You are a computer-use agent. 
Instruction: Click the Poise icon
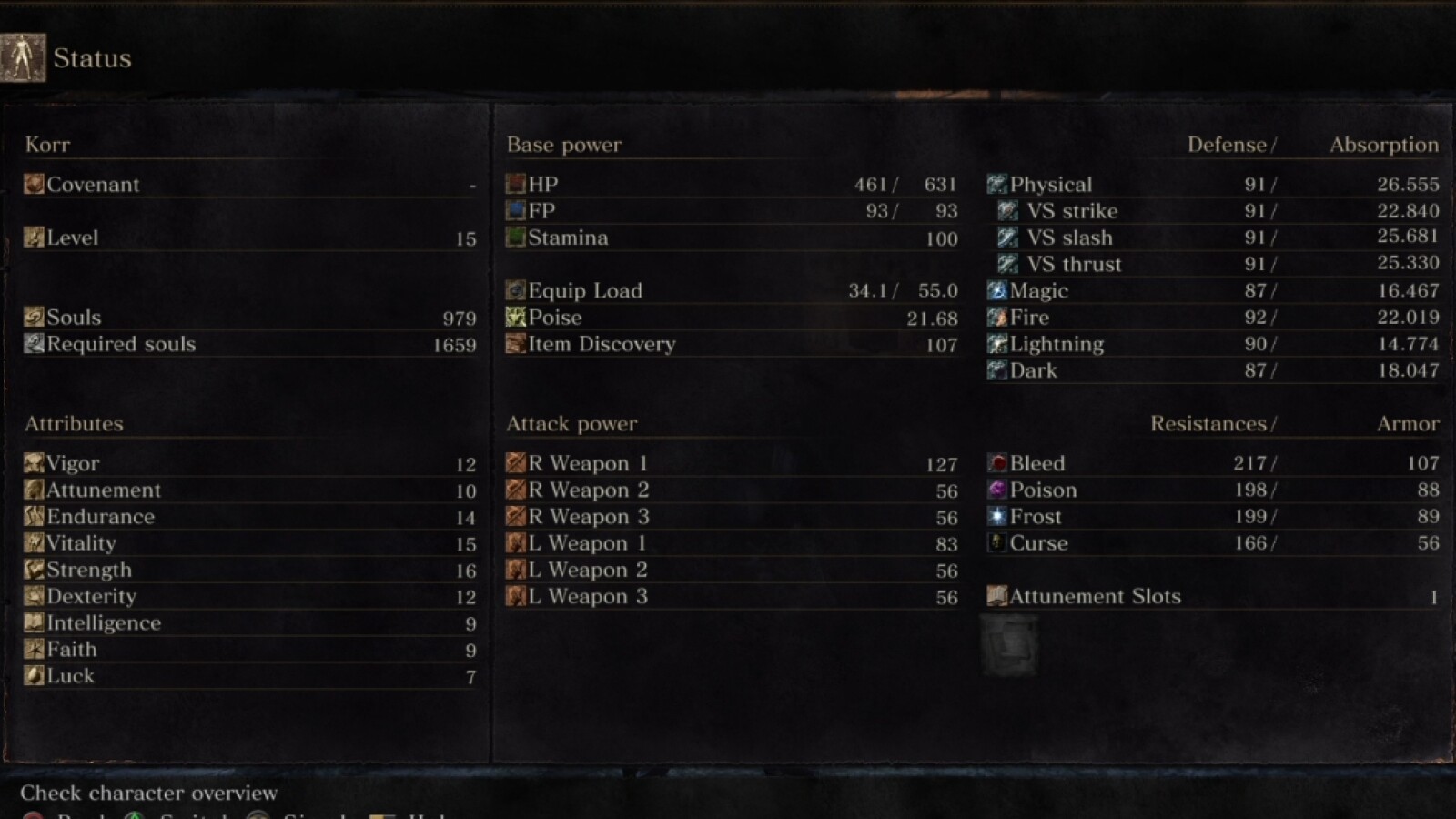514,317
